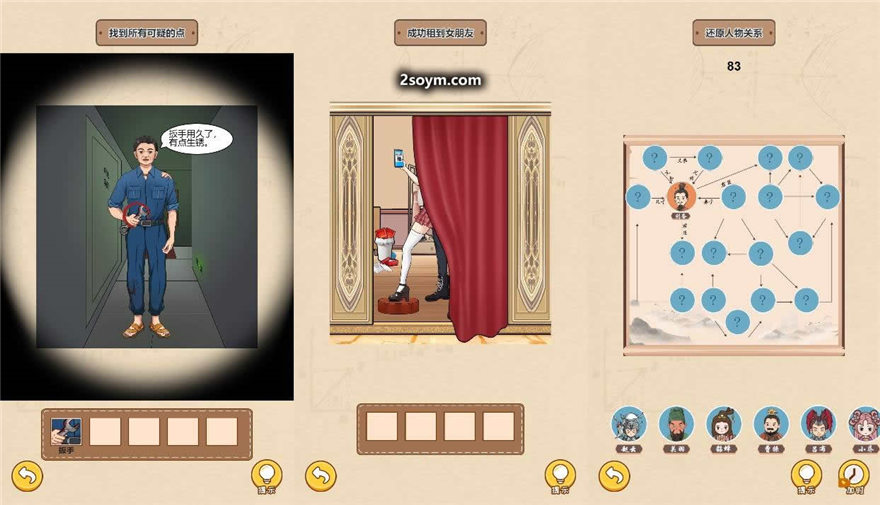This screenshot has height=505, width=880.
Task: Show a hint for the repairman puzzle
Action: [266, 475]
